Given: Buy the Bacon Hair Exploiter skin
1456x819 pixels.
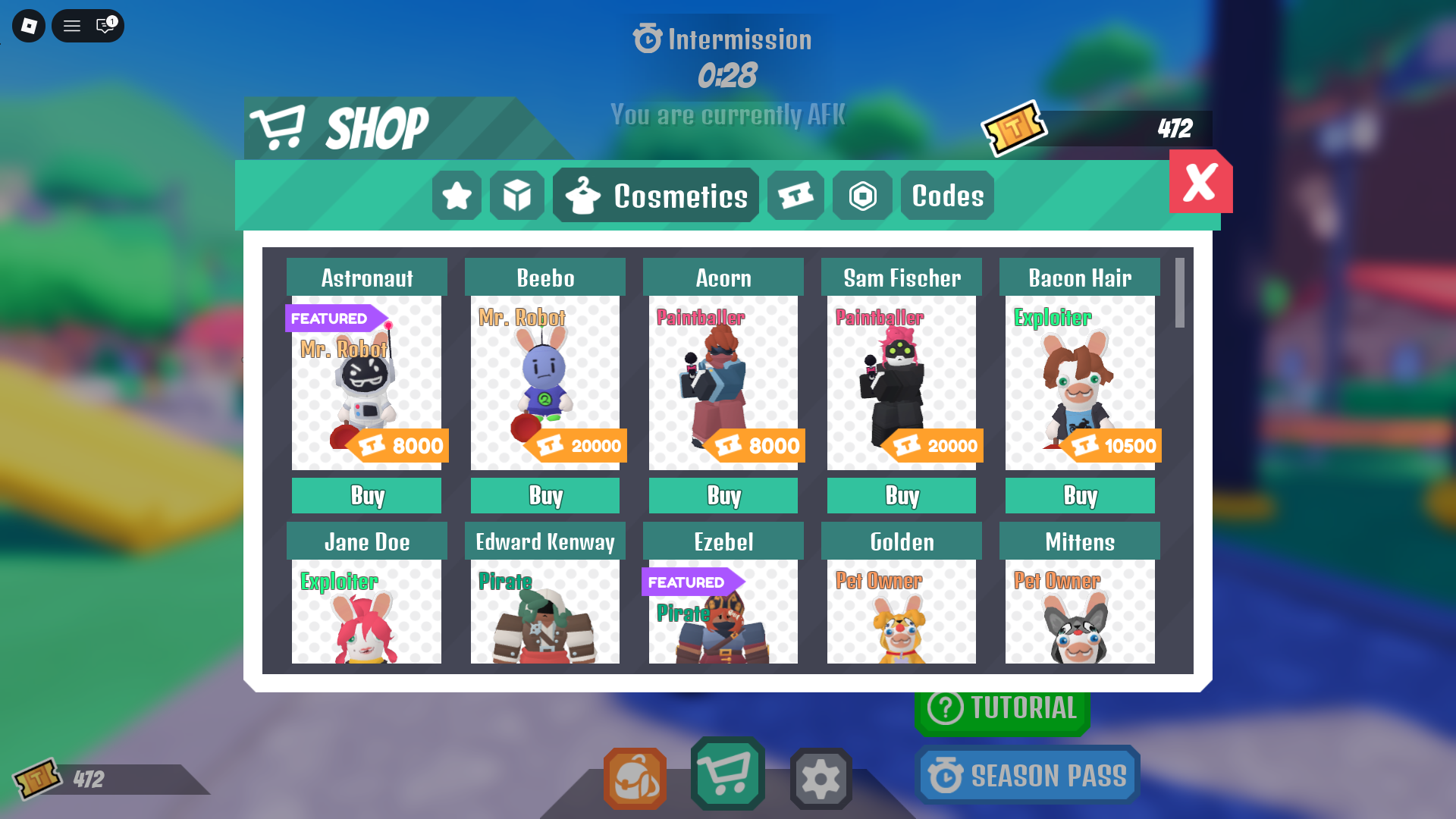Looking at the screenshot, I should [1079, 495].
